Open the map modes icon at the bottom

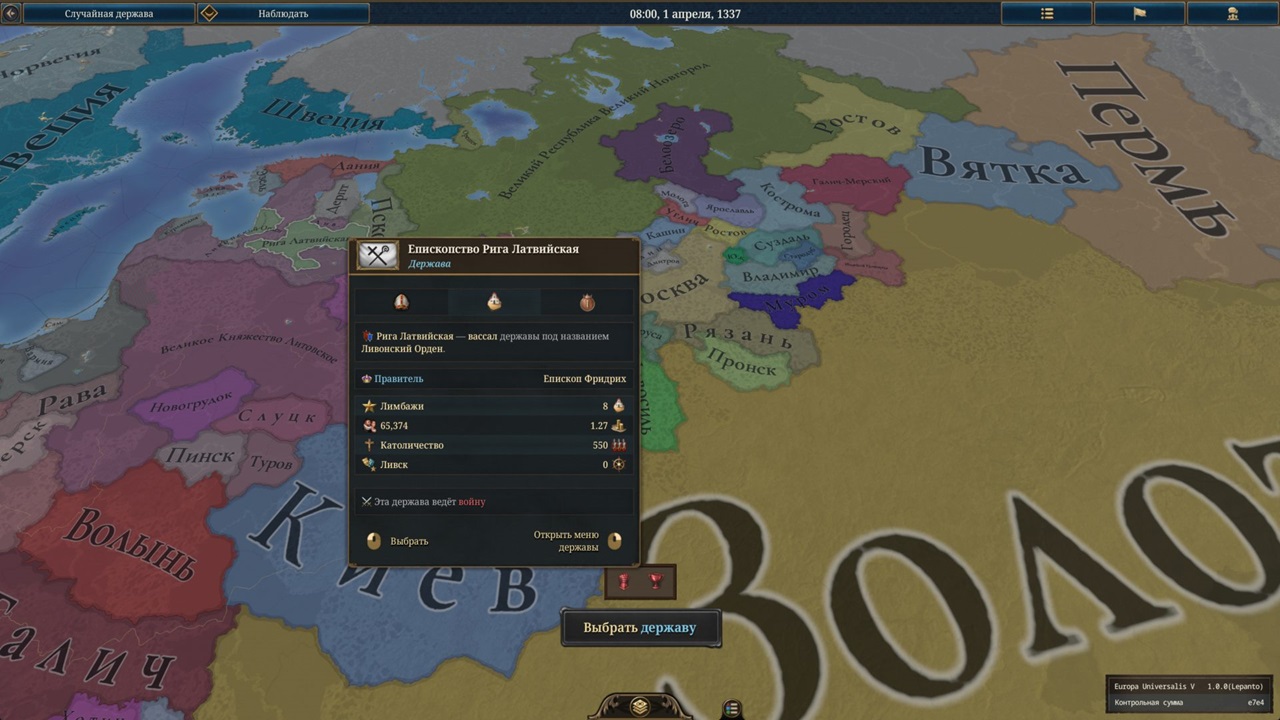[x=731, y=707]
